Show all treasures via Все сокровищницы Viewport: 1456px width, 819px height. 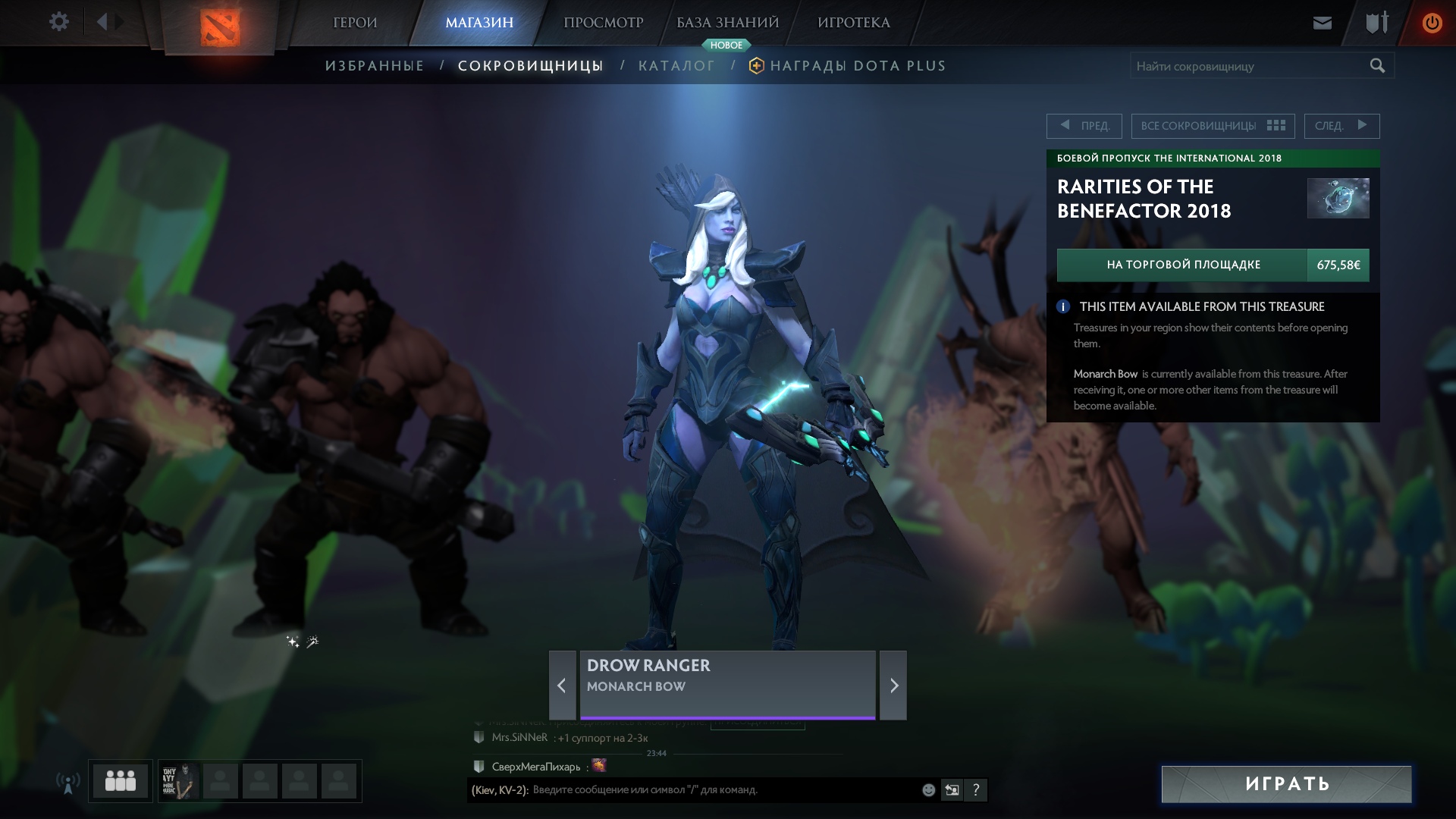point(1213,126)
